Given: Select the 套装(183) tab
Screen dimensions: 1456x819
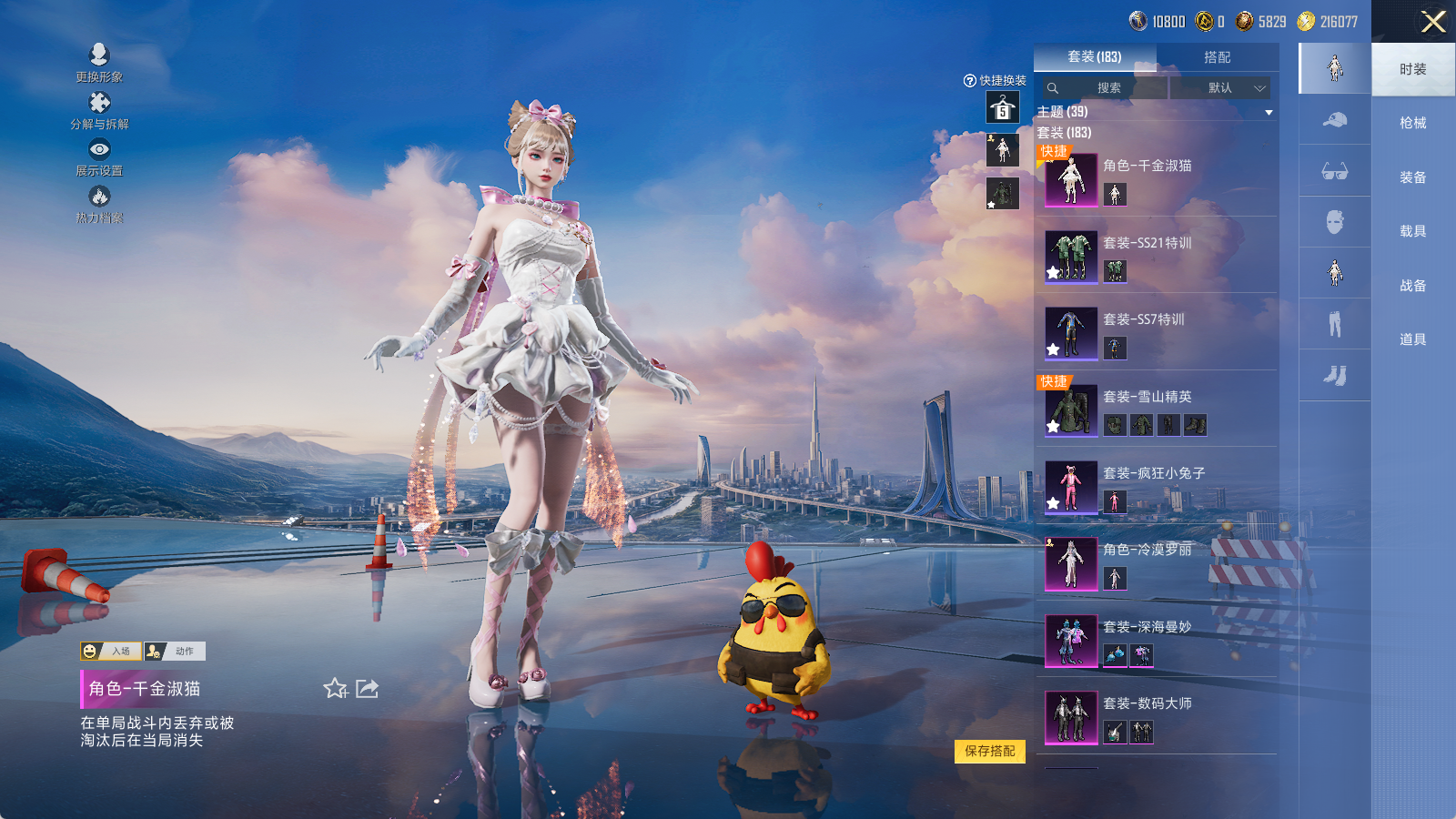Looking at the screenshot, I should point(1095,57).
